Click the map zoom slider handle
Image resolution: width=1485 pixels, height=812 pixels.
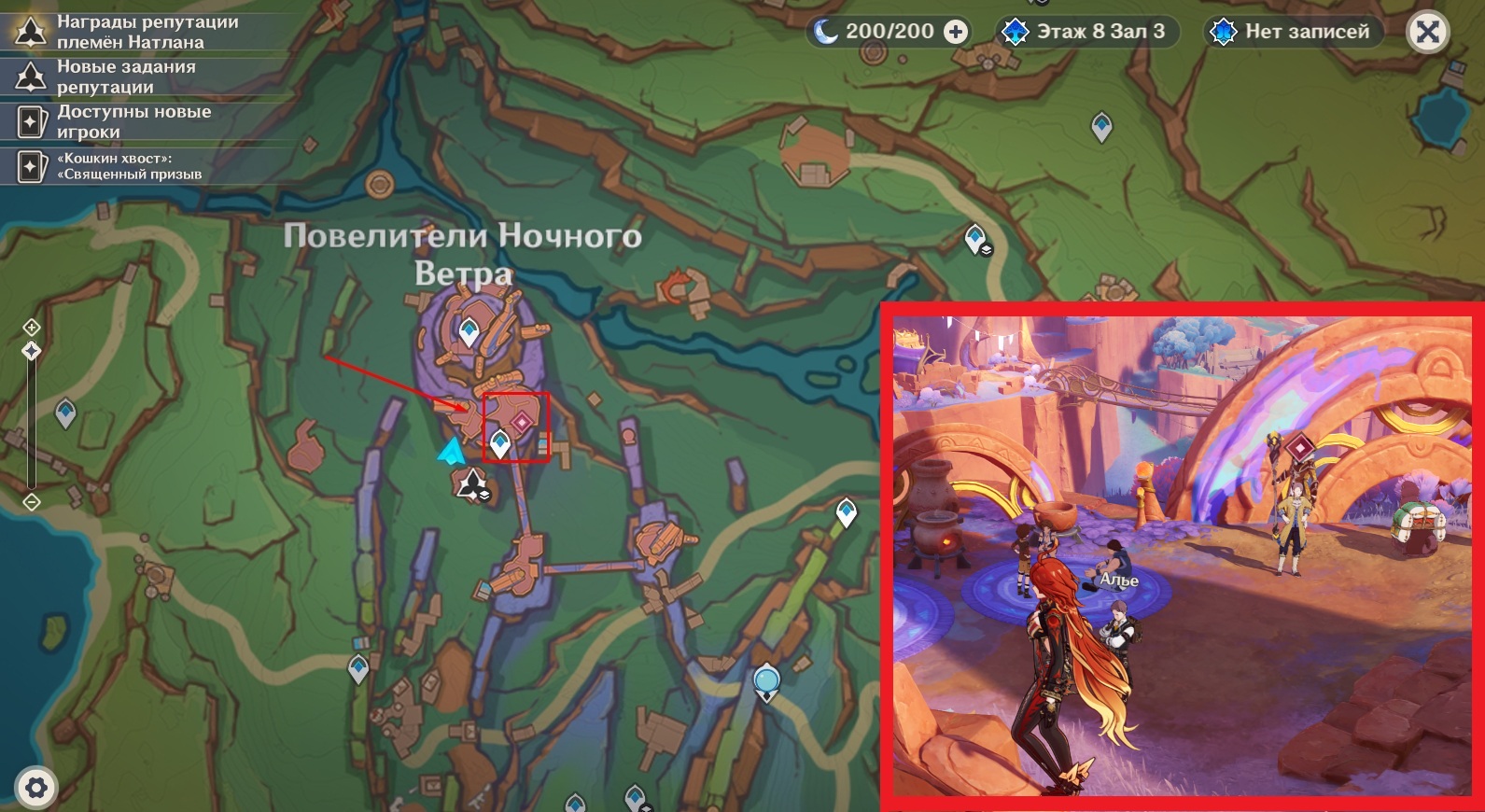coord(31,351)
